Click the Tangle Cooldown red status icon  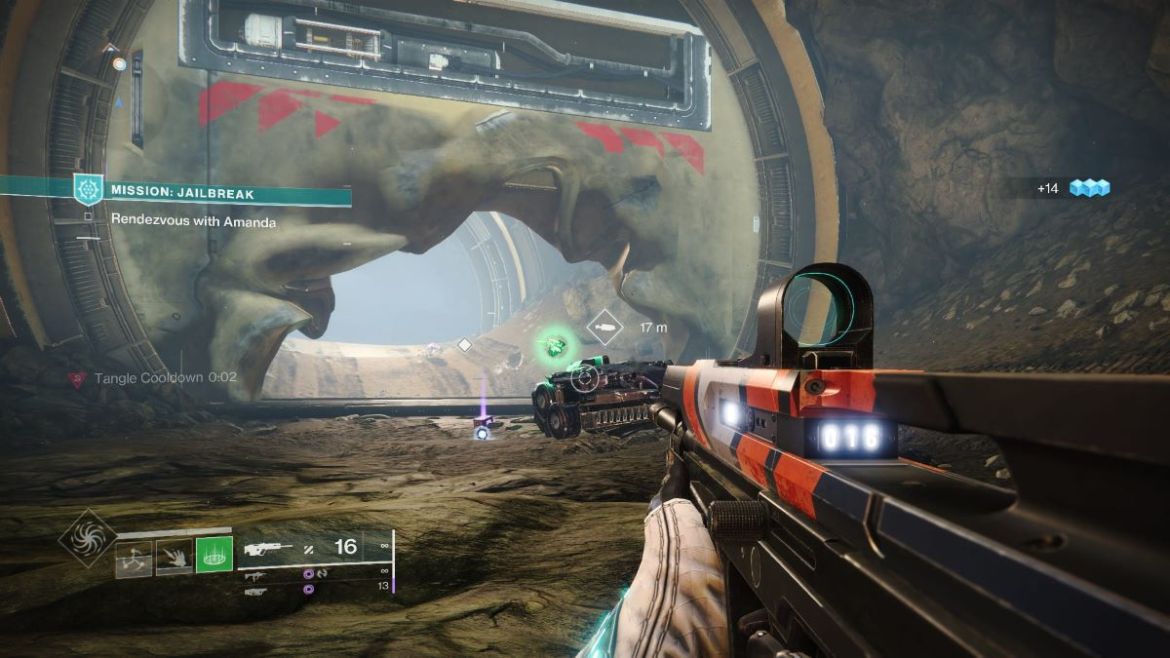pyautogui.click(x=77, y=378)
